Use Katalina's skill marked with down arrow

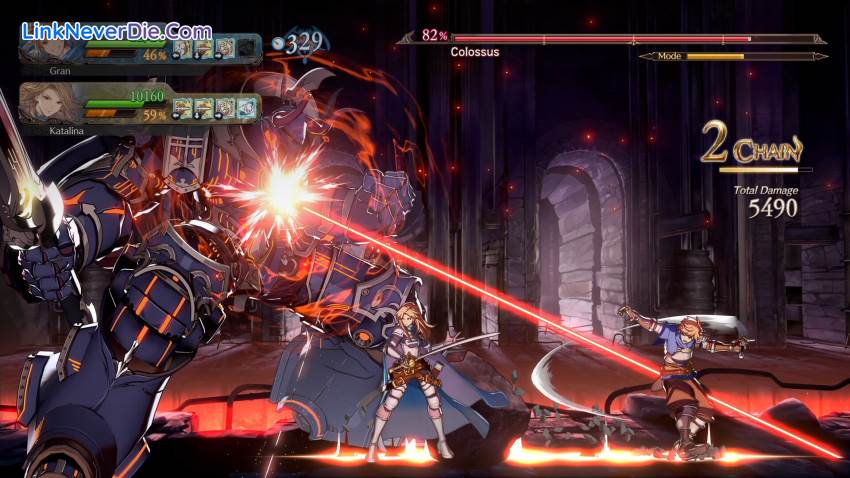click(202, 106)
